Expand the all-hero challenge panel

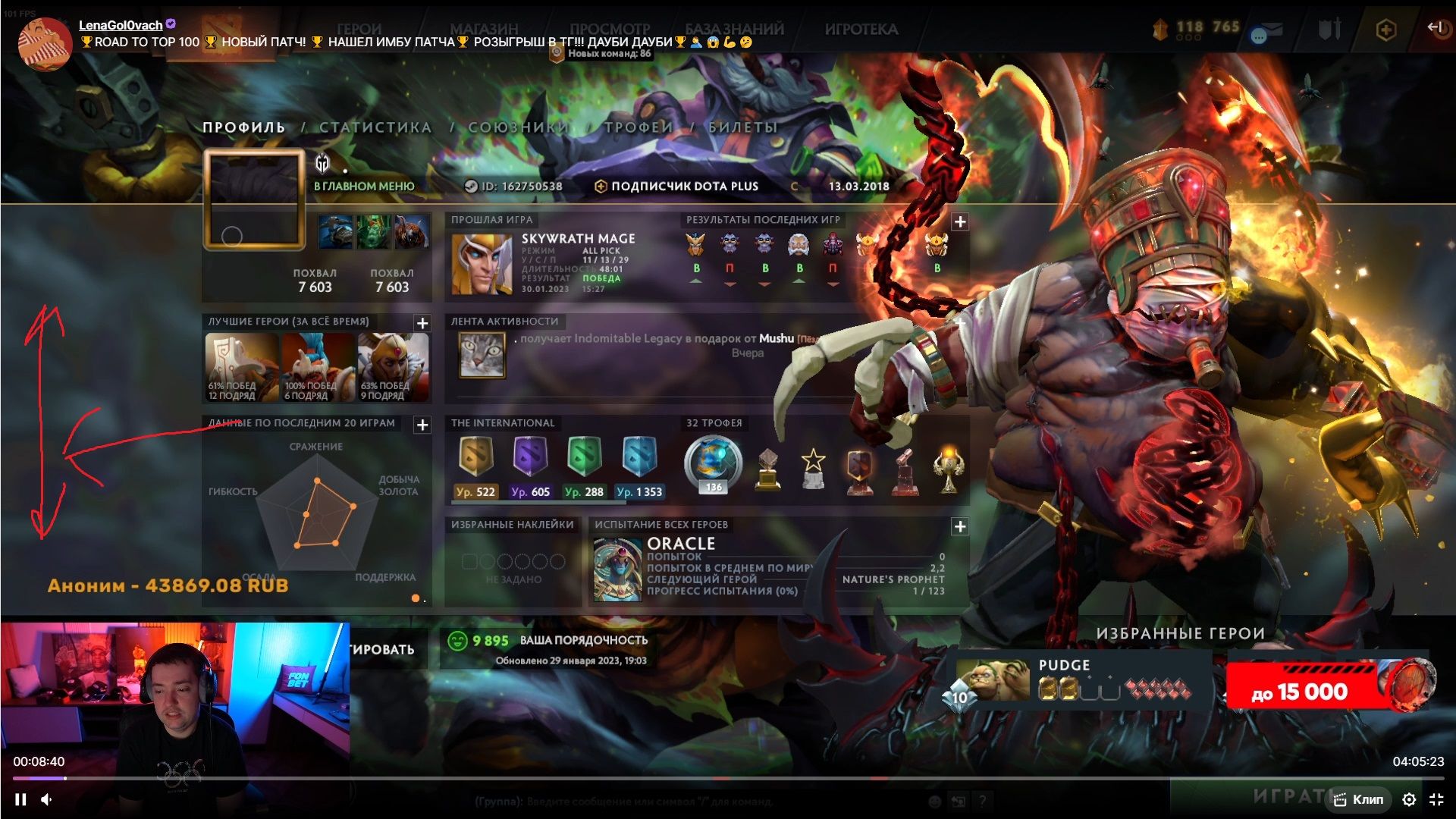[x=960, y=526]
